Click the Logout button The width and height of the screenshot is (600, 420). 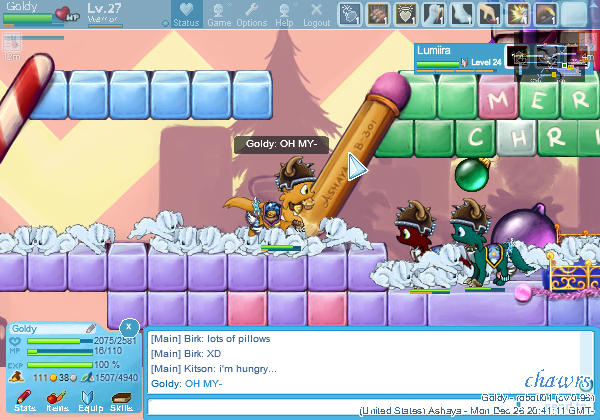pos(316,14)
